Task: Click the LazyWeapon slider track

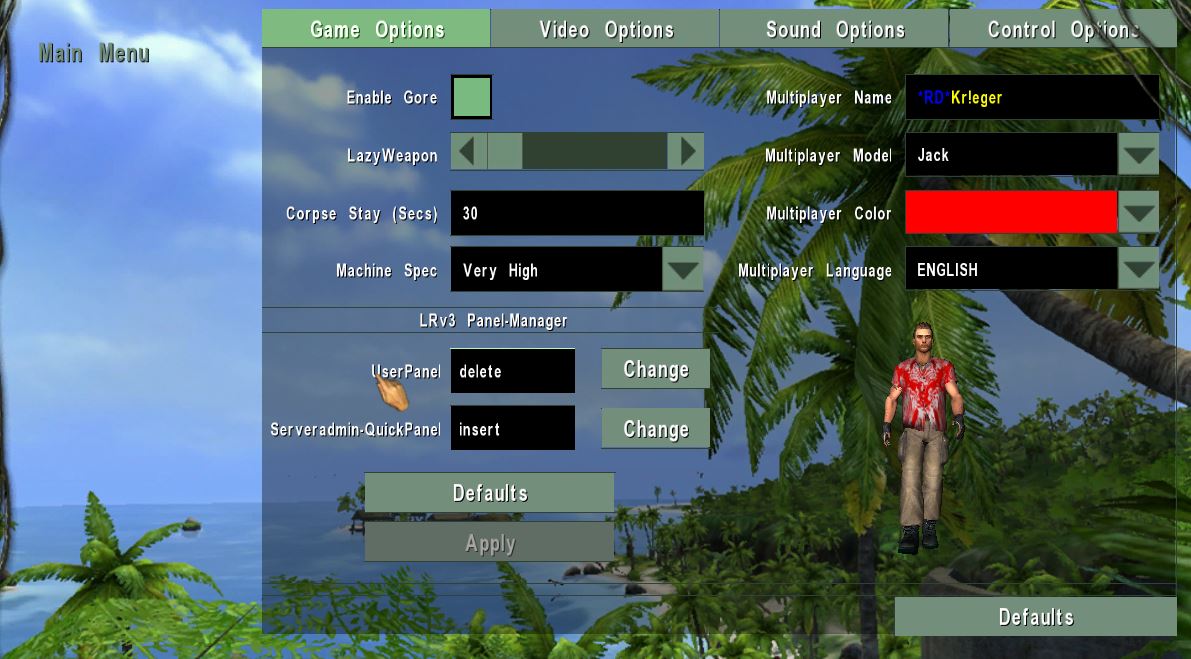Action: click(594, 152)
